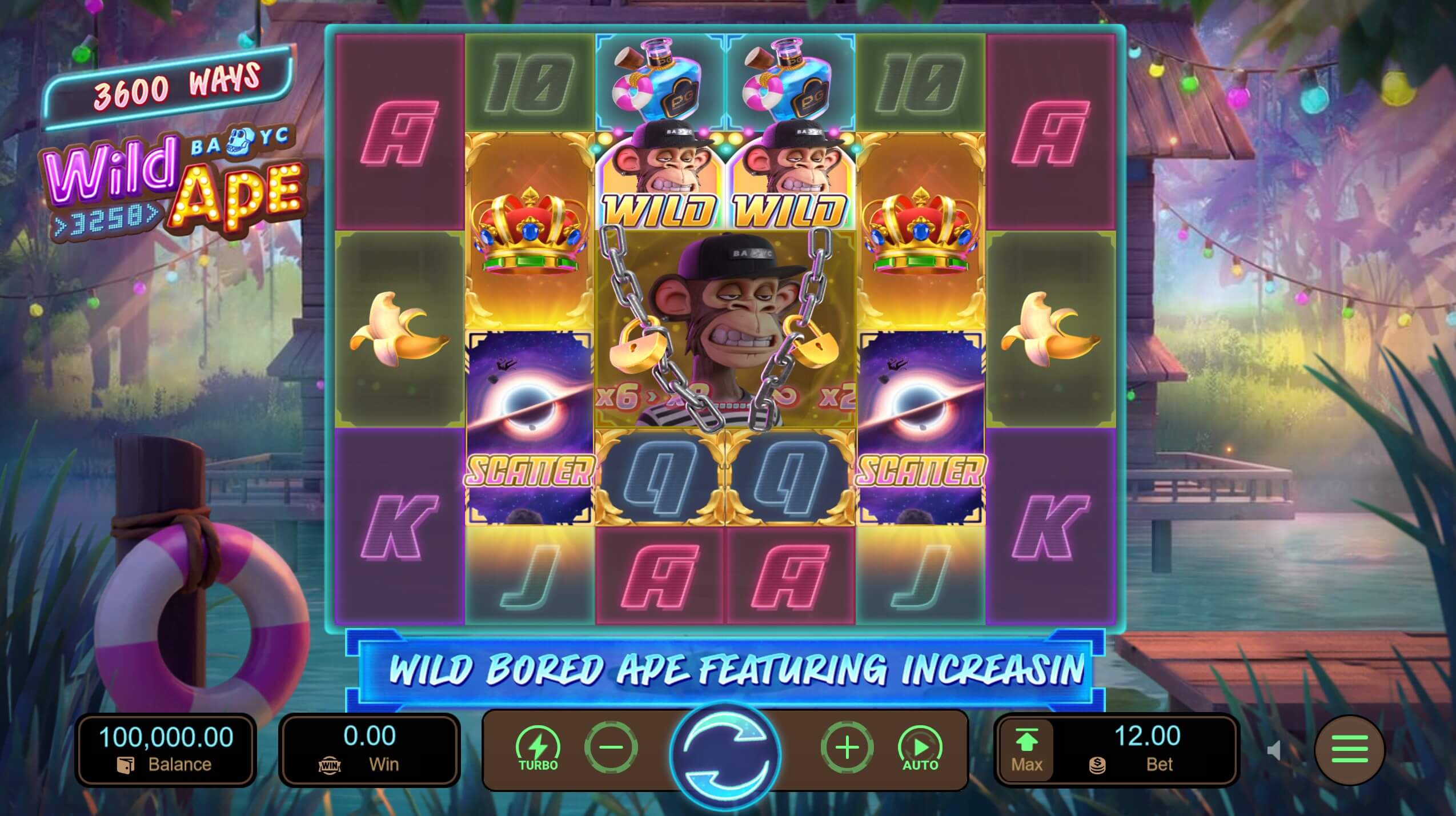Mute the game sound with the speaker icon

1274,751
